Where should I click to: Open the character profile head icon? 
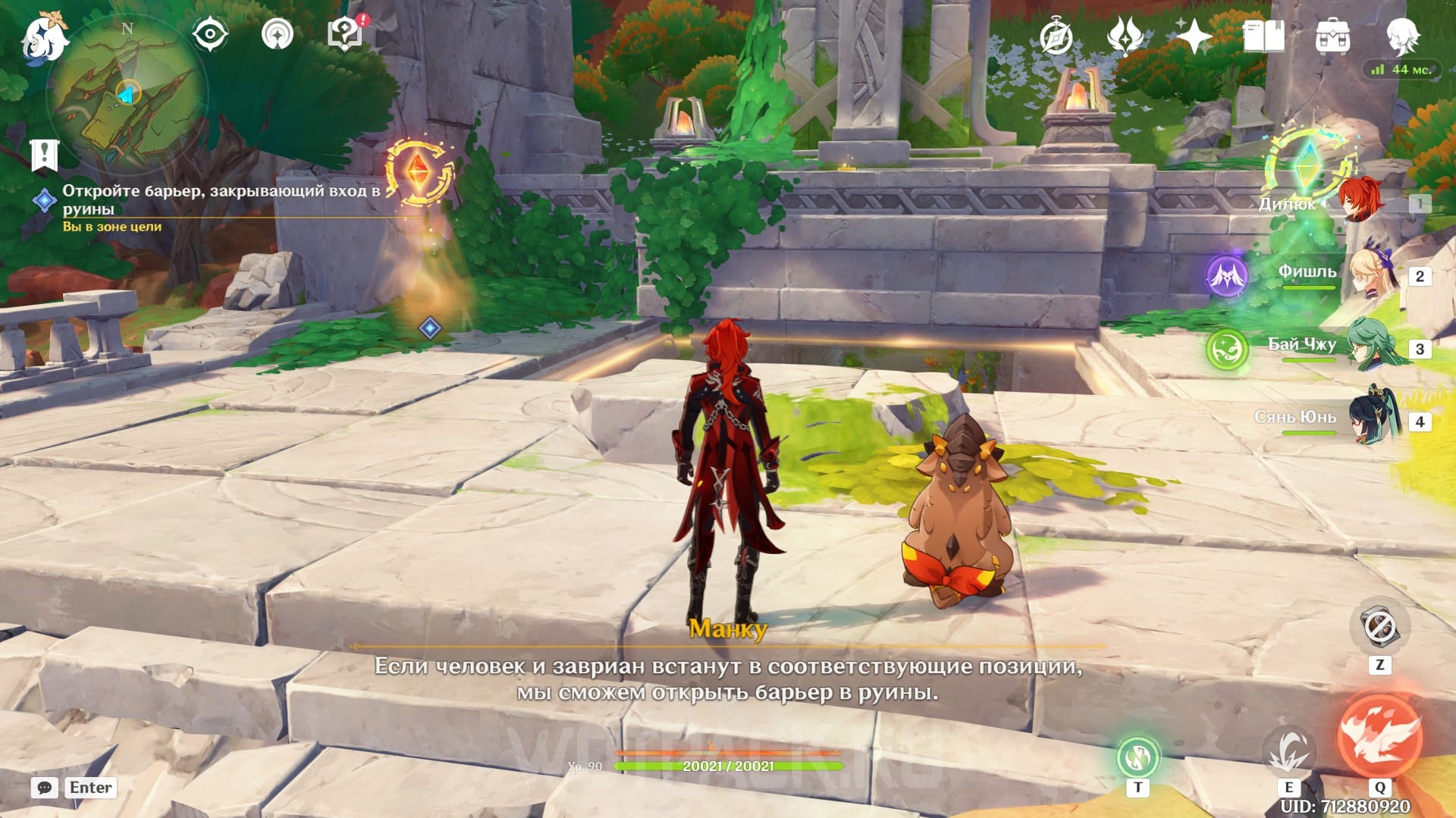(x=1402, y=35)
